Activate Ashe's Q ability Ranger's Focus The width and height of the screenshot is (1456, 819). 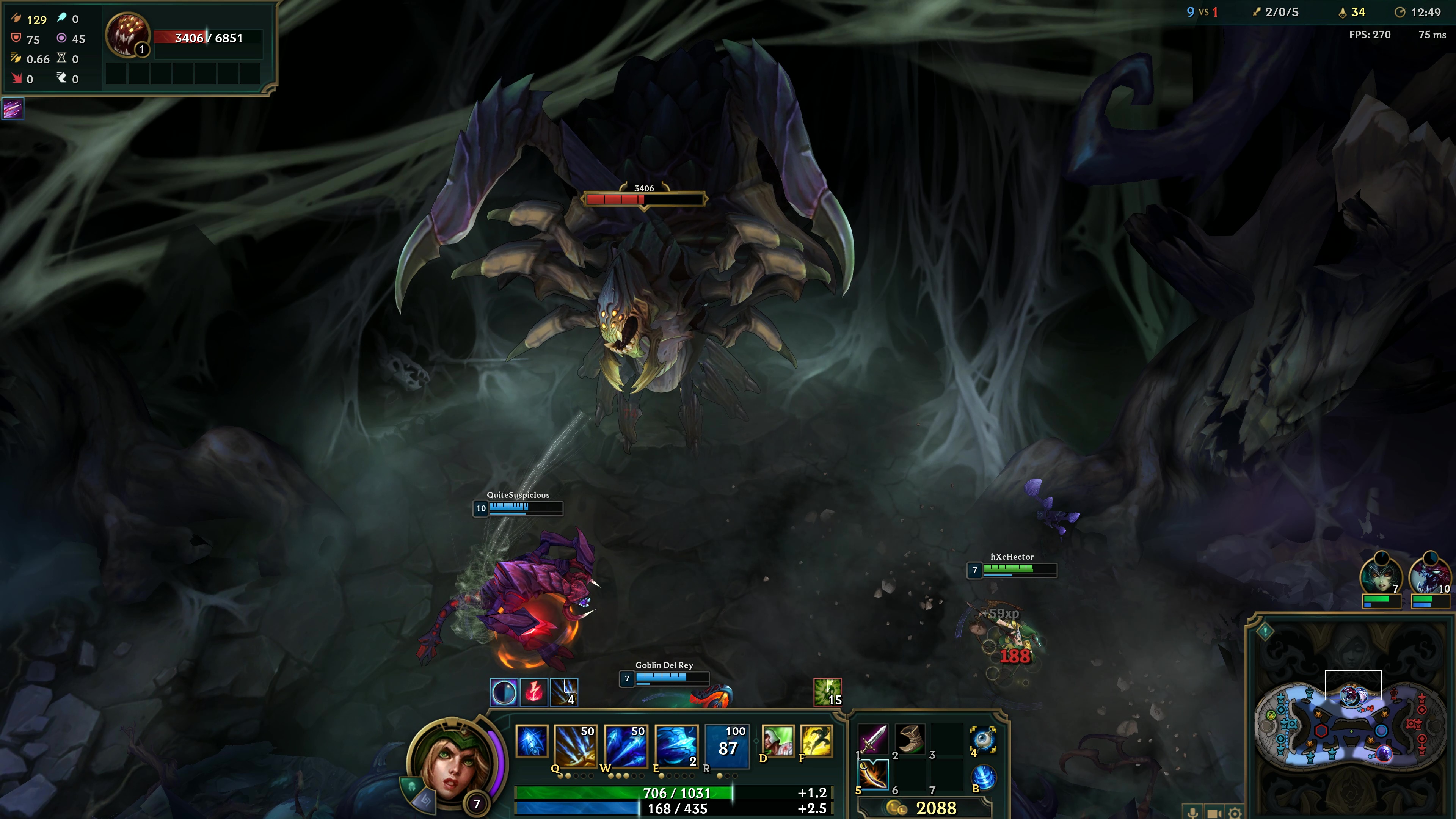[574, 745]
